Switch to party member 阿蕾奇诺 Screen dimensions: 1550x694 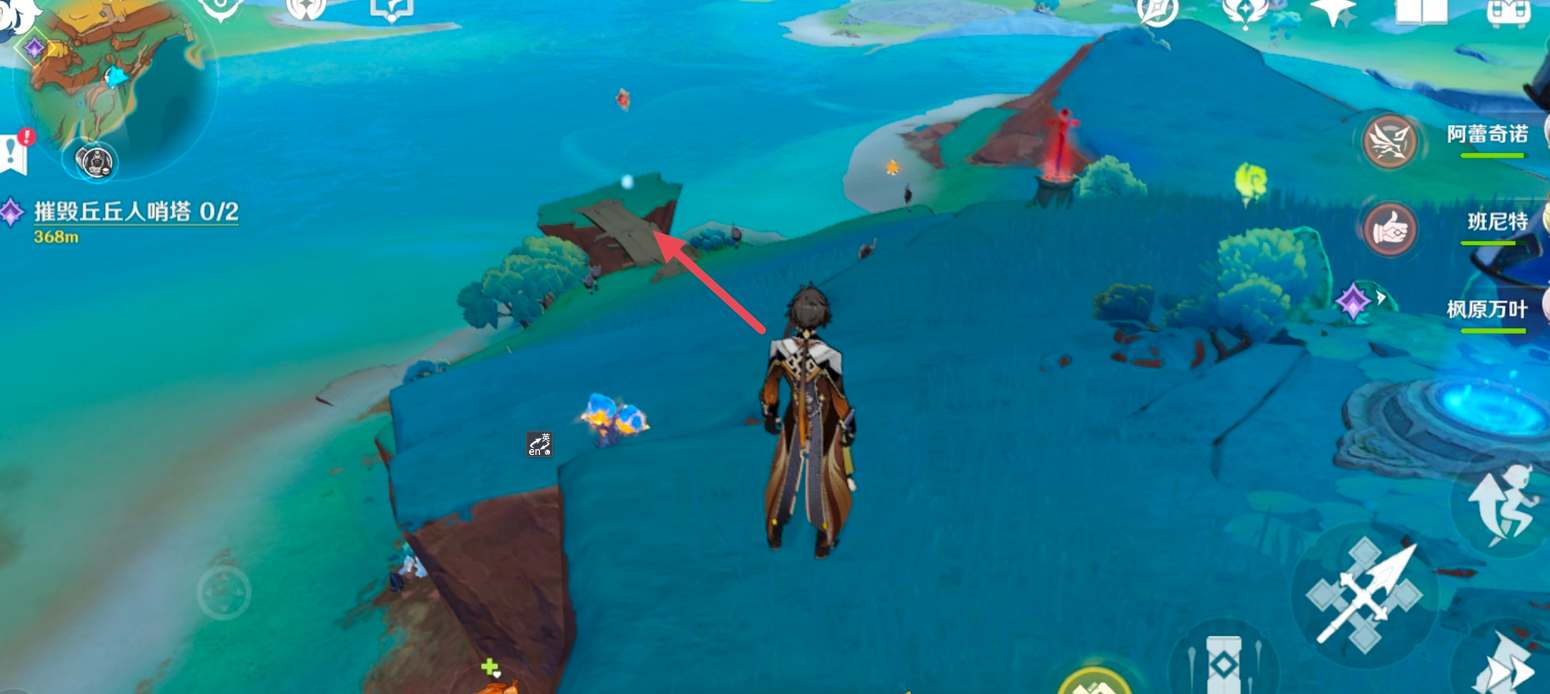(1487, 135)
